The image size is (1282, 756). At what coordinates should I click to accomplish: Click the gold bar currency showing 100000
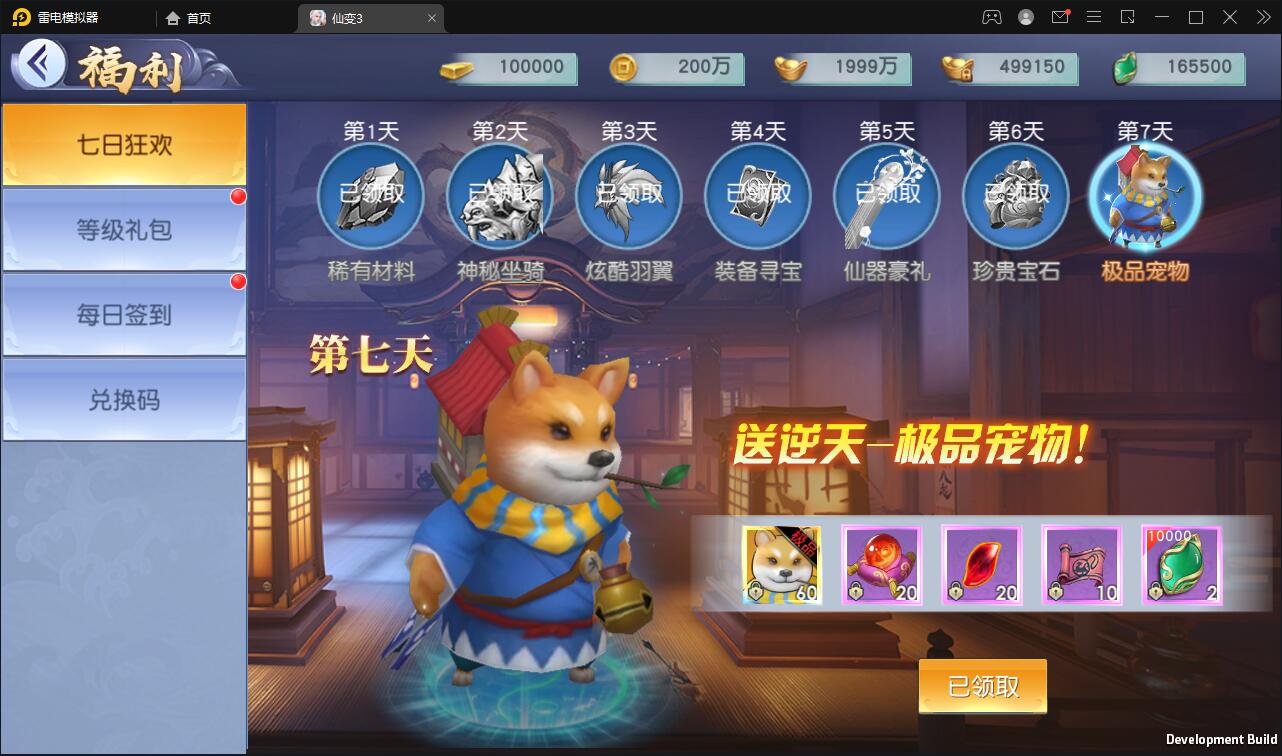[510, 68]
